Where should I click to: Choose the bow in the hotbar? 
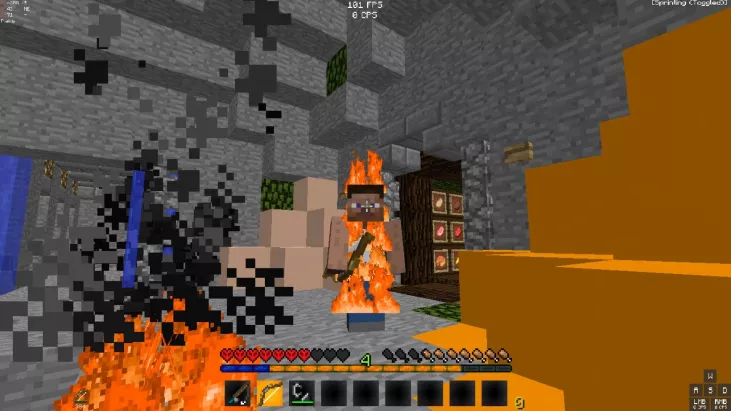tap(270, 393)
